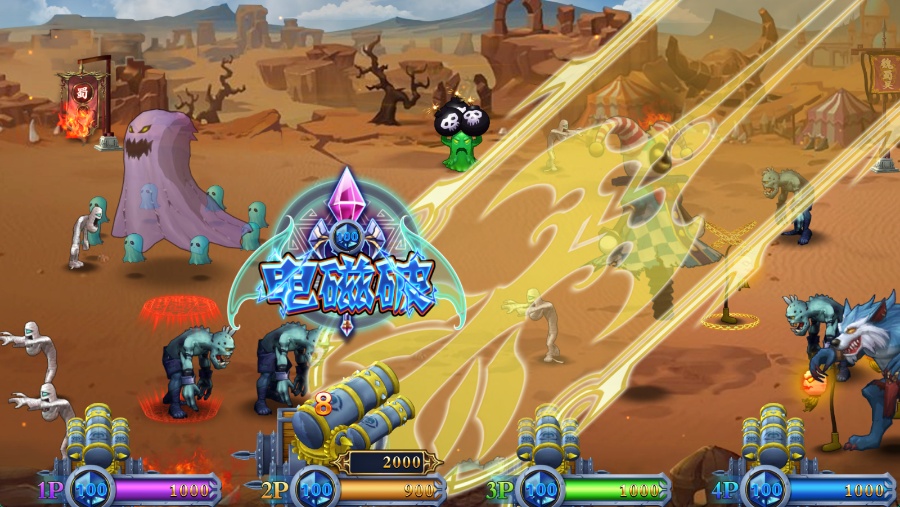Select the 2P large gold-banded cannon
Screen dimensions: 900x507
click(x=350, y=414)
